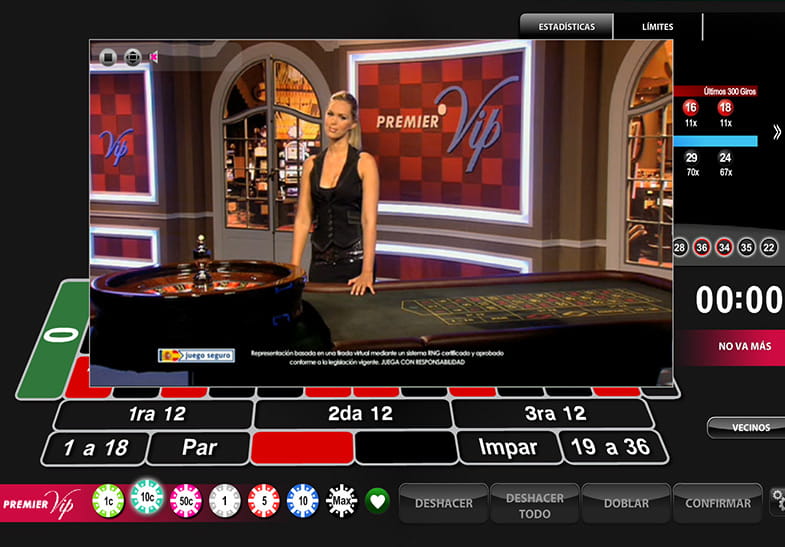Toggle fullscreen video view

(x=132, y=57)
